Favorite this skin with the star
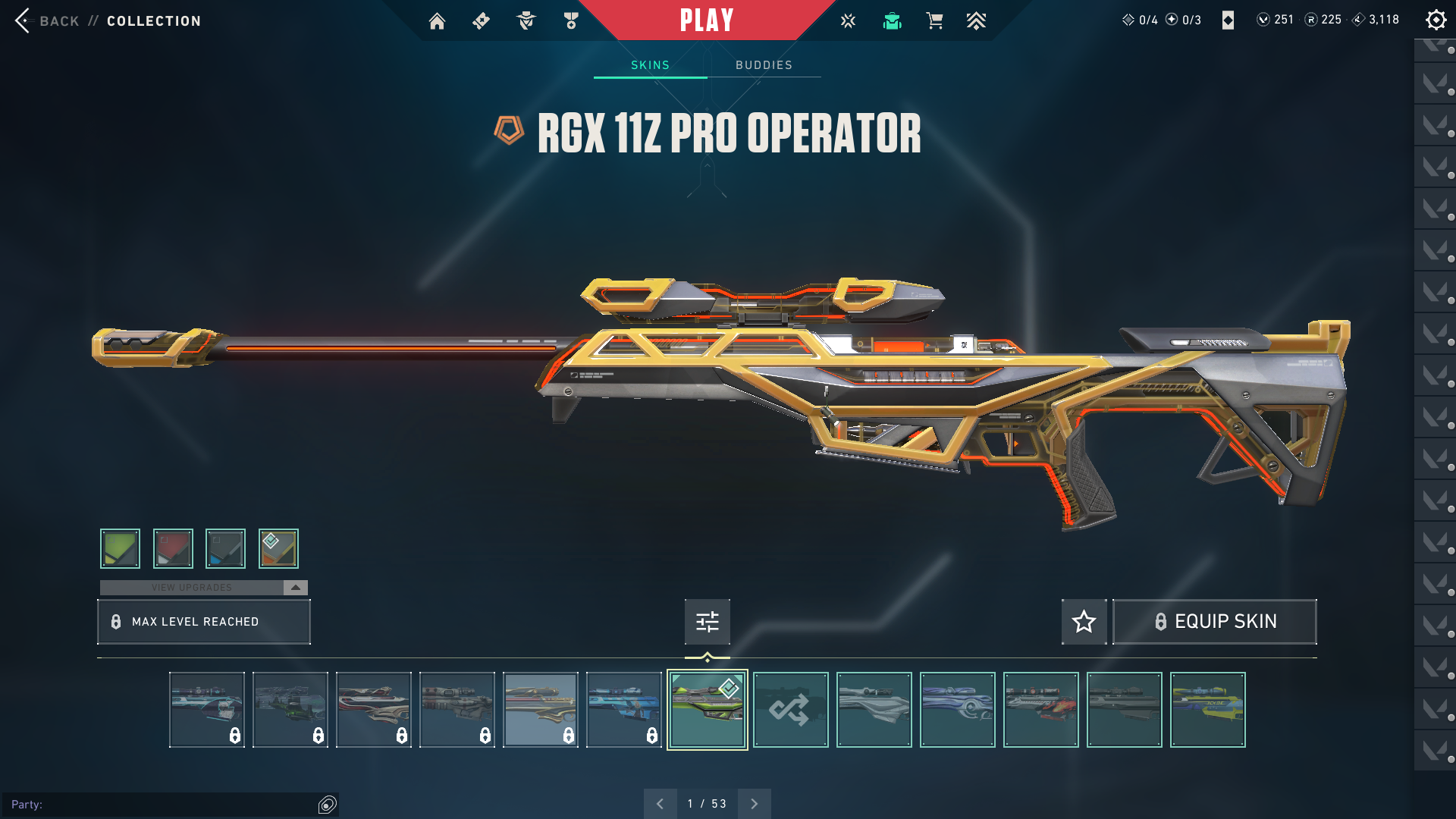This screenshot has width=1456, height=819. click(x=1084, y=622)
